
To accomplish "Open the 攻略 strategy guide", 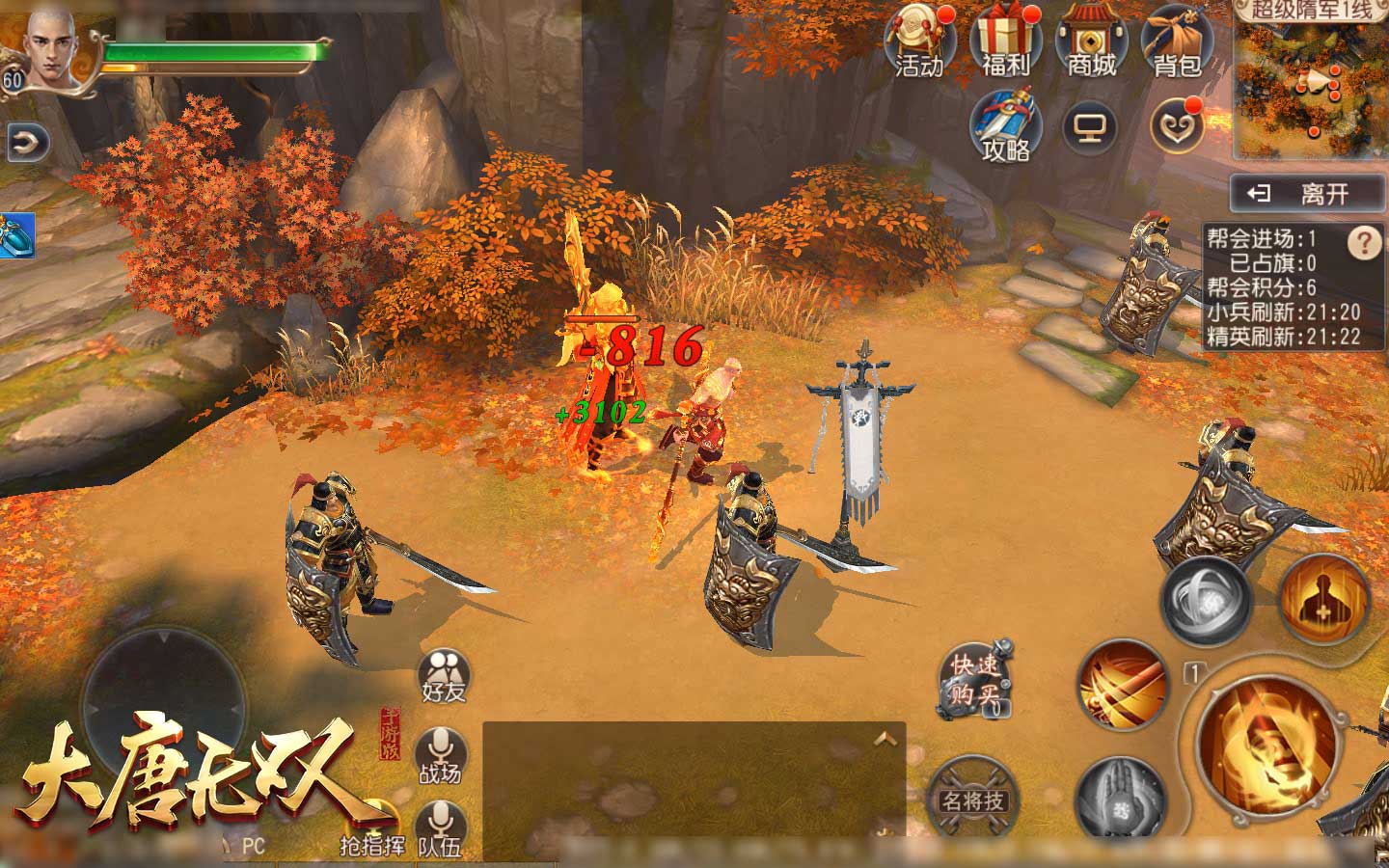I will click(x=1005, y=125).
